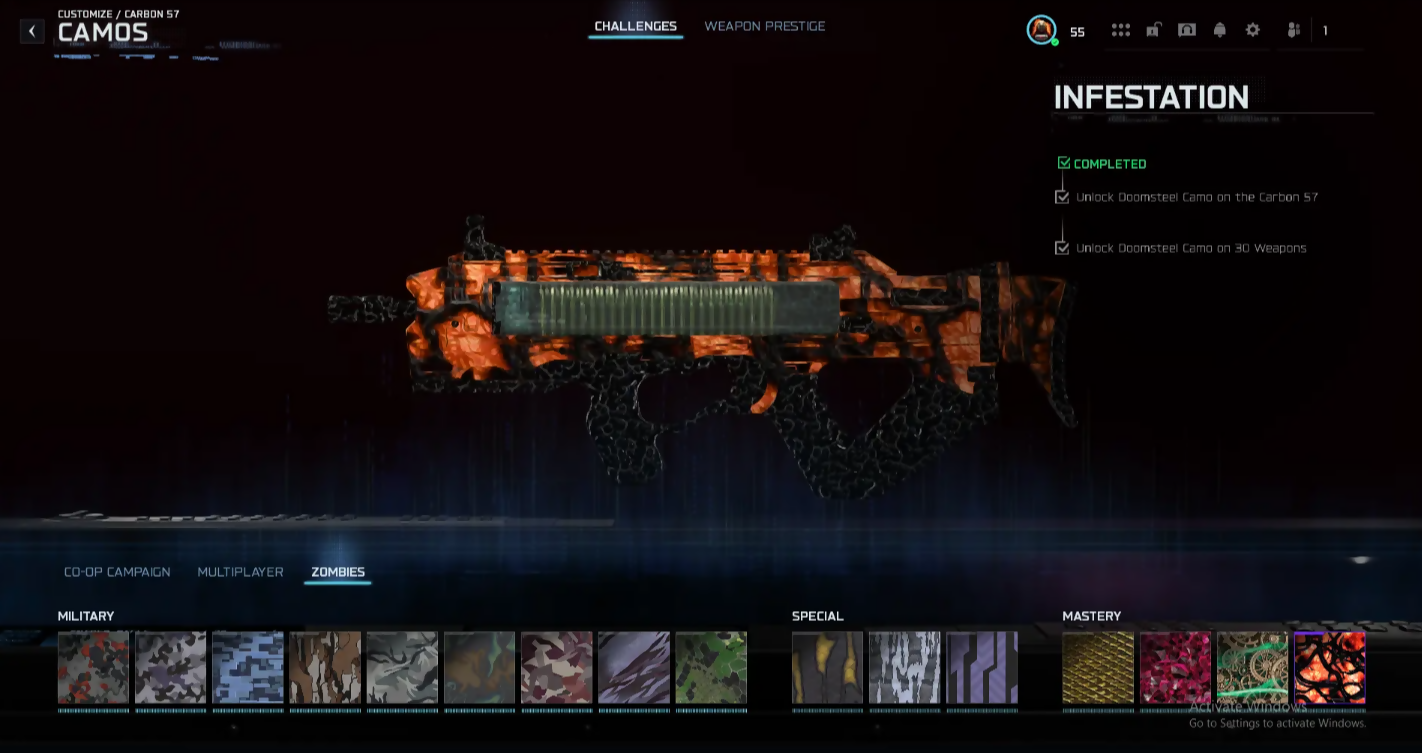Select the orange Infestation mastery camo
This screenshot has height=753, width=1422.
[1329, 667]
